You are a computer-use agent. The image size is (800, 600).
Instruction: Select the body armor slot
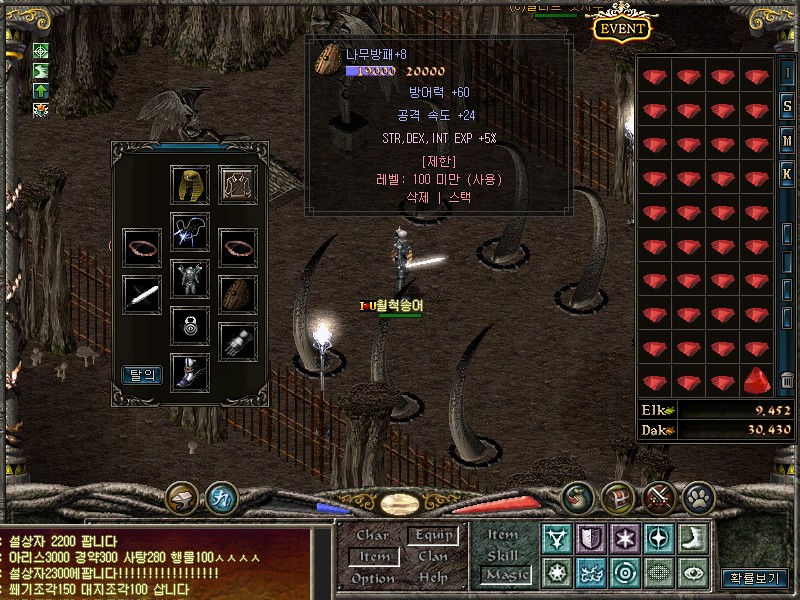point(190,277)
